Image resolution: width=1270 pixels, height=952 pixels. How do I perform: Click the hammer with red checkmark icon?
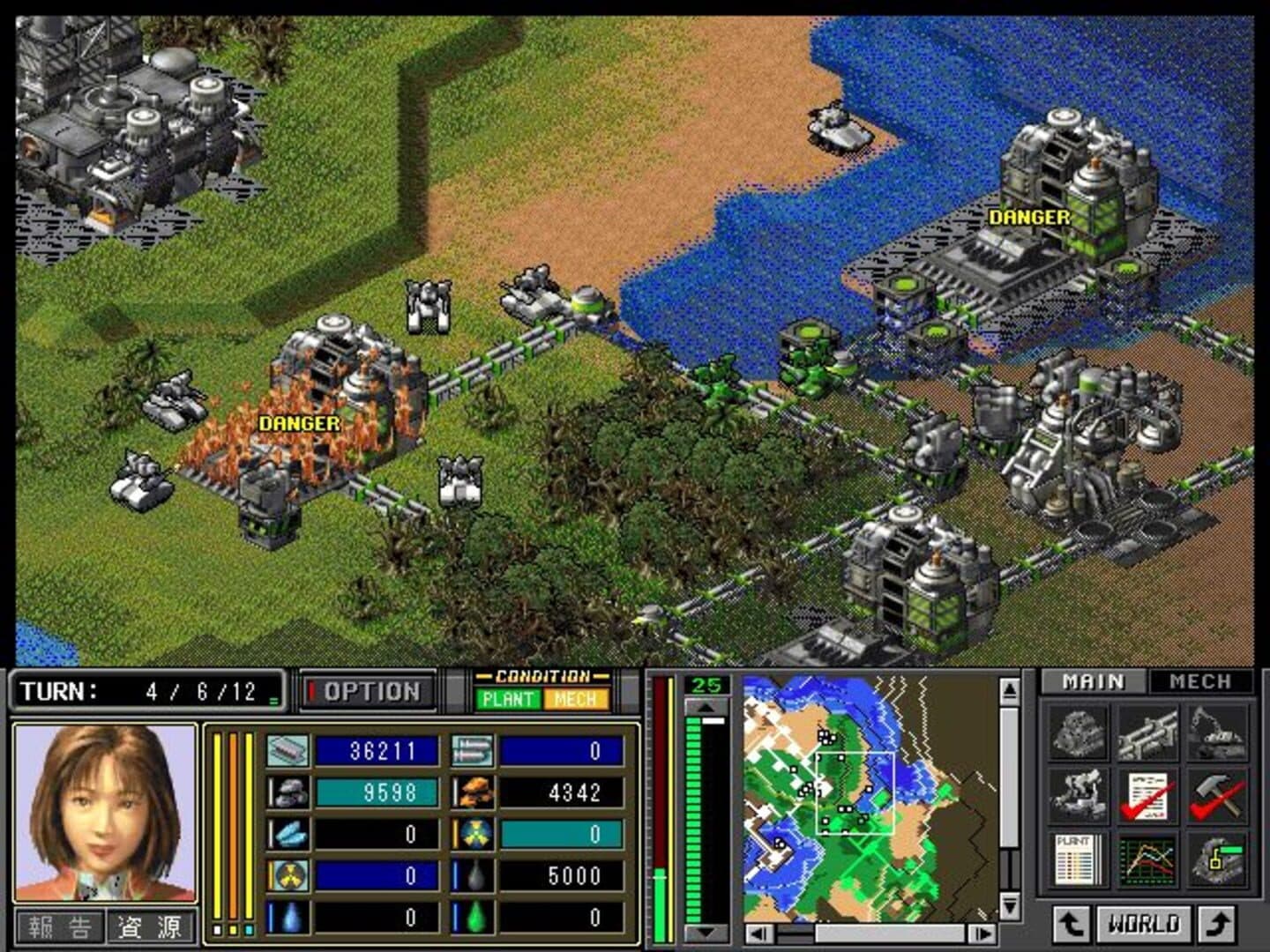click(x=1217, y=794)
